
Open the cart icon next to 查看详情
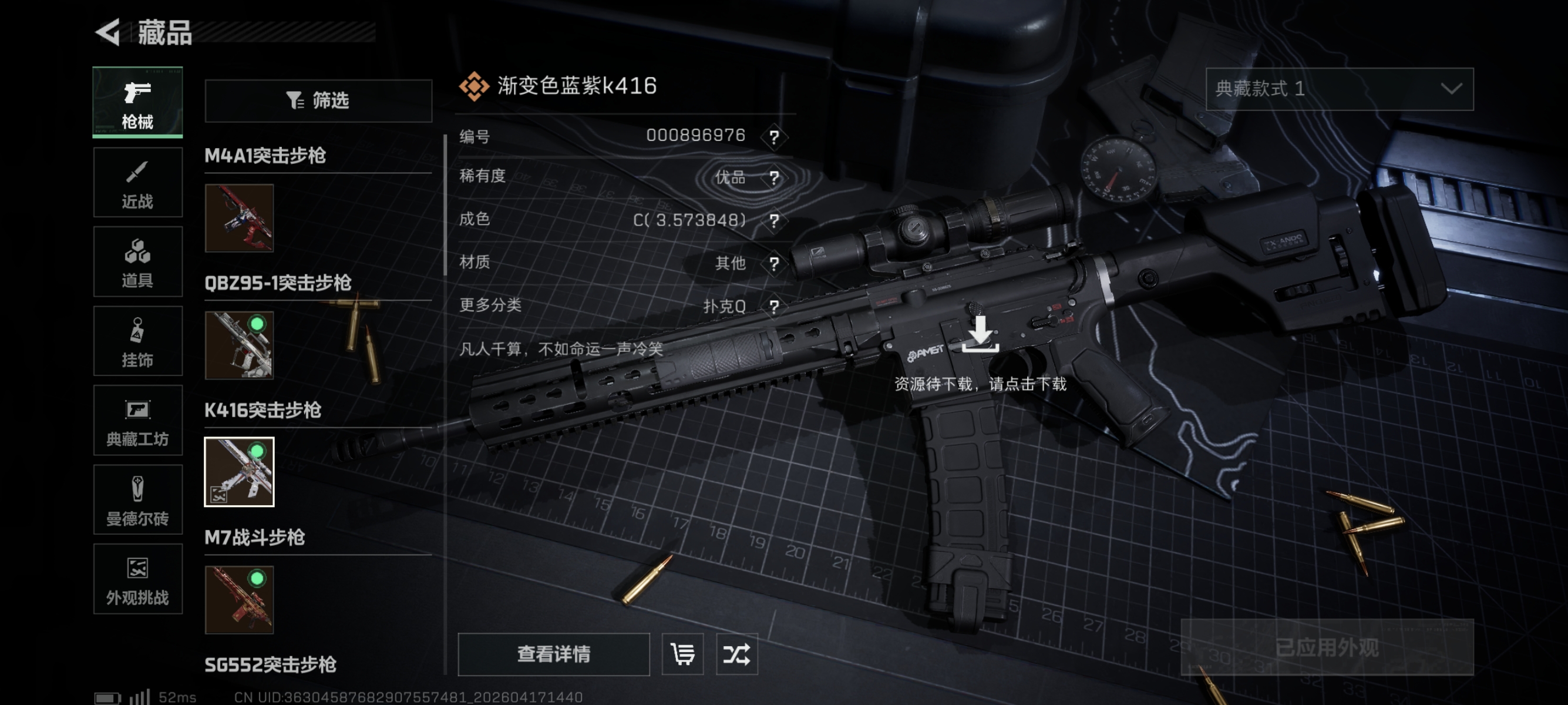(682, 654)
